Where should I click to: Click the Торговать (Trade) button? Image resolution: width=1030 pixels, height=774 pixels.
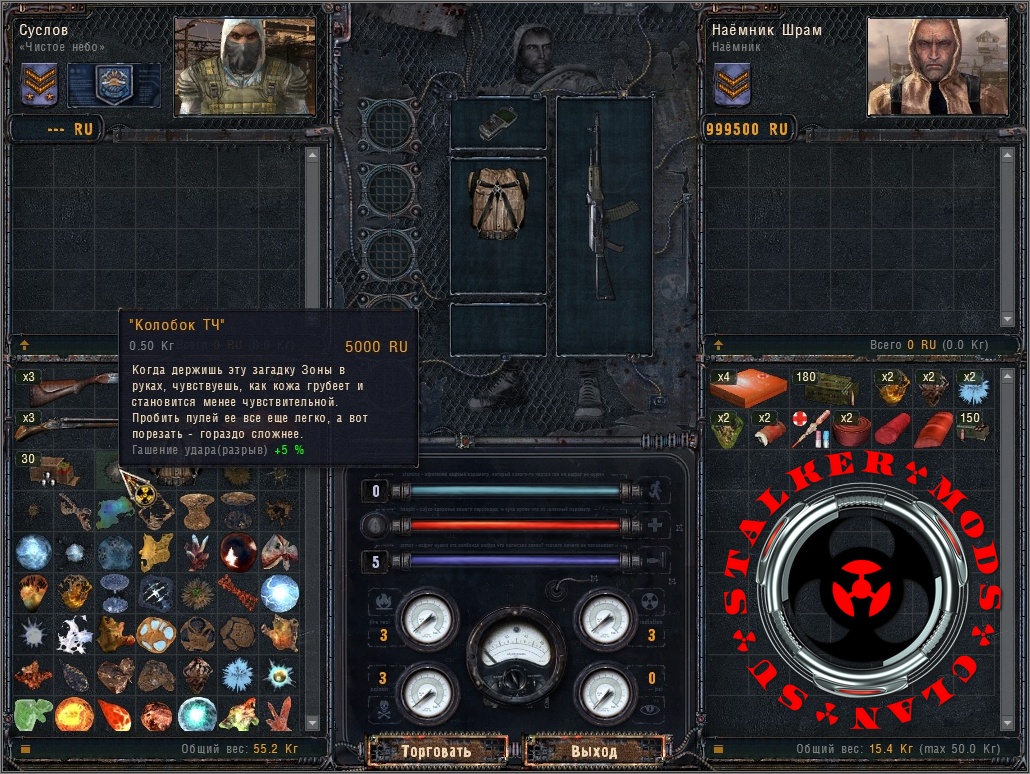436,750
